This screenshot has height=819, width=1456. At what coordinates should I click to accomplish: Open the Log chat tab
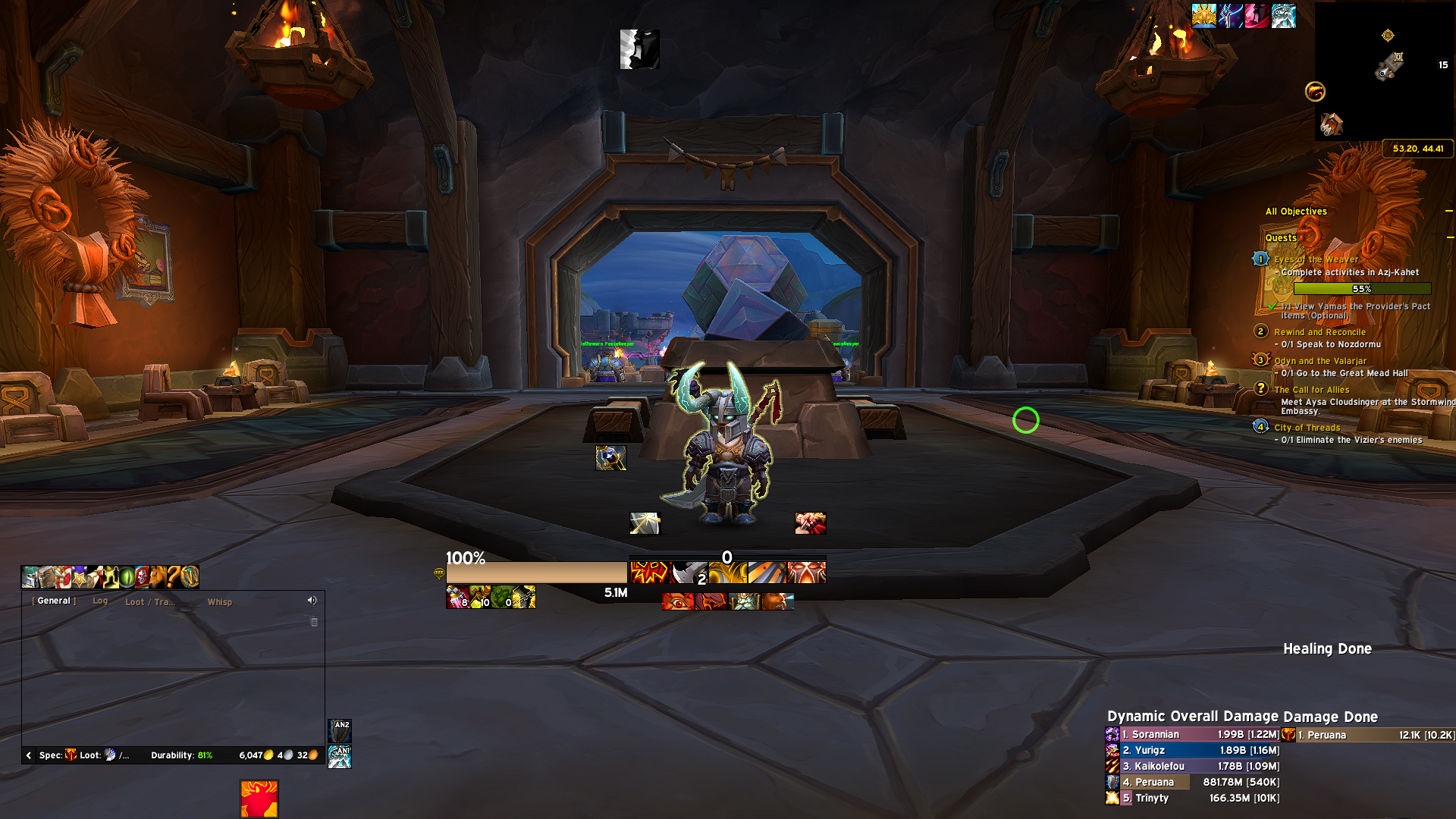click(x=100, y=601)
